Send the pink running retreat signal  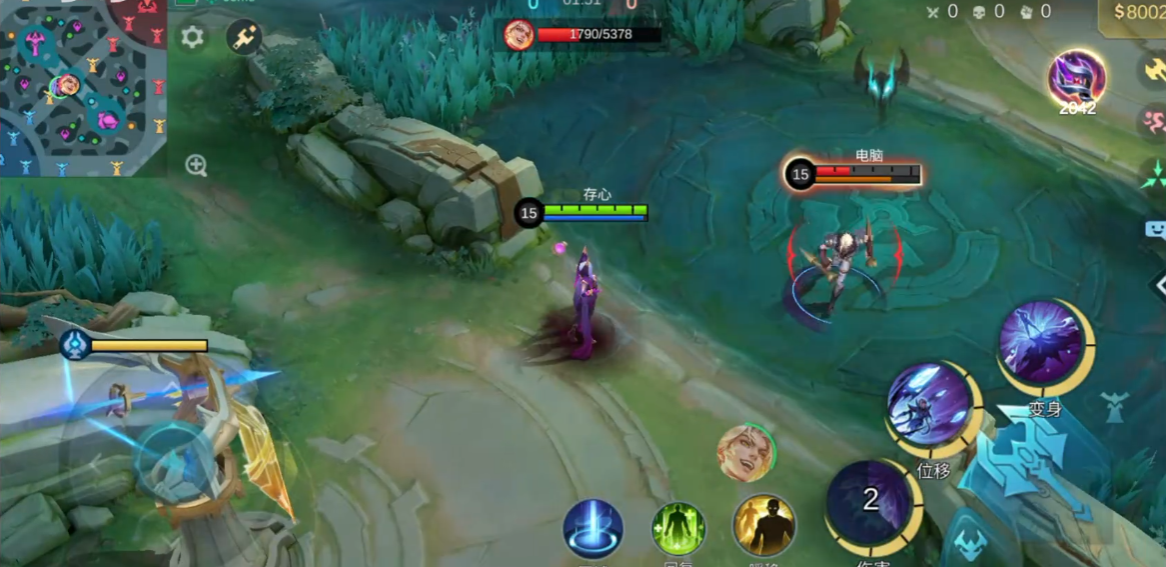coord(1153,122)
